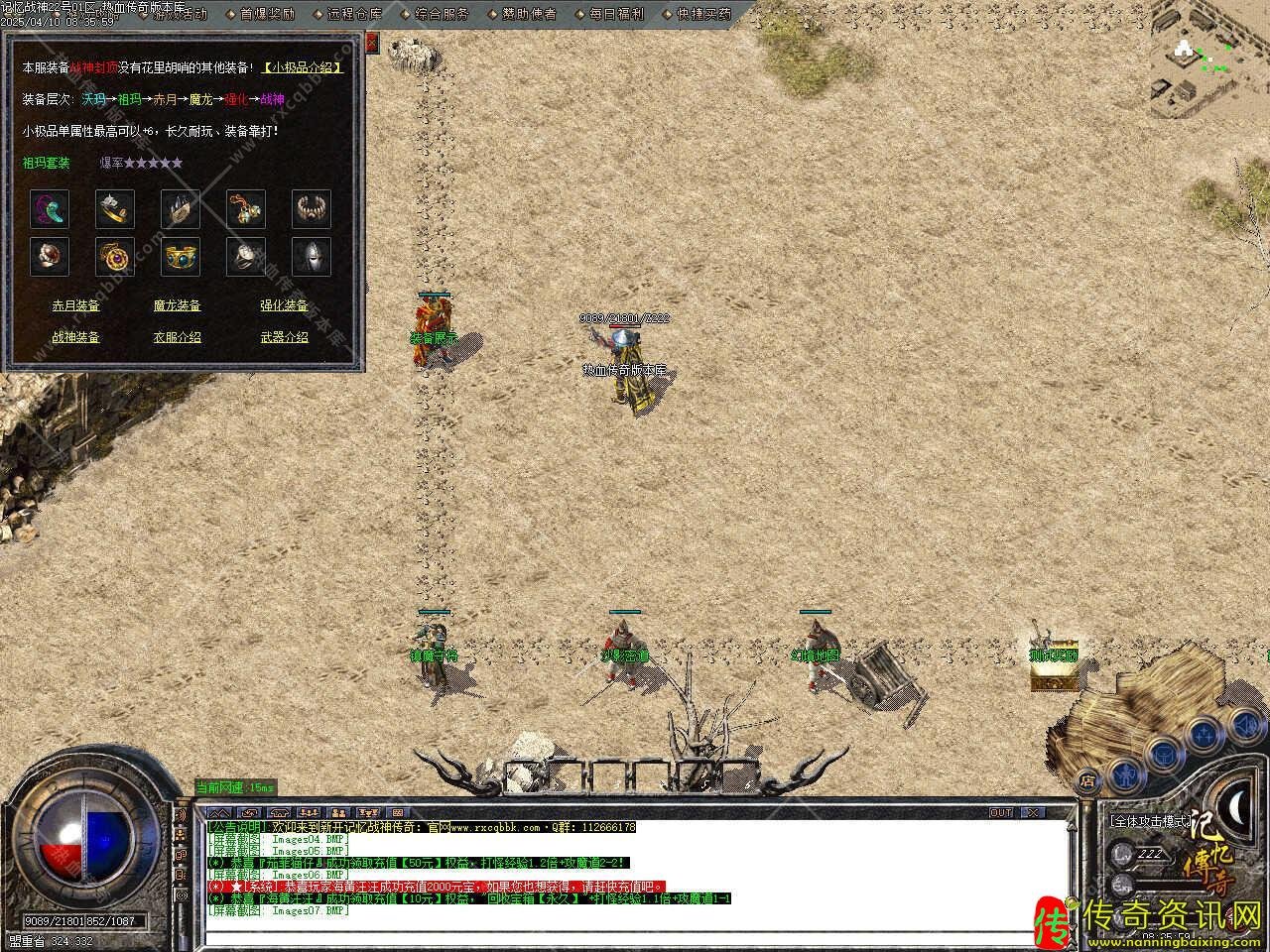Screen dimensions: 1270x952
Task: Open the 综合服务 services menu
Action: [x=443, y=14]
